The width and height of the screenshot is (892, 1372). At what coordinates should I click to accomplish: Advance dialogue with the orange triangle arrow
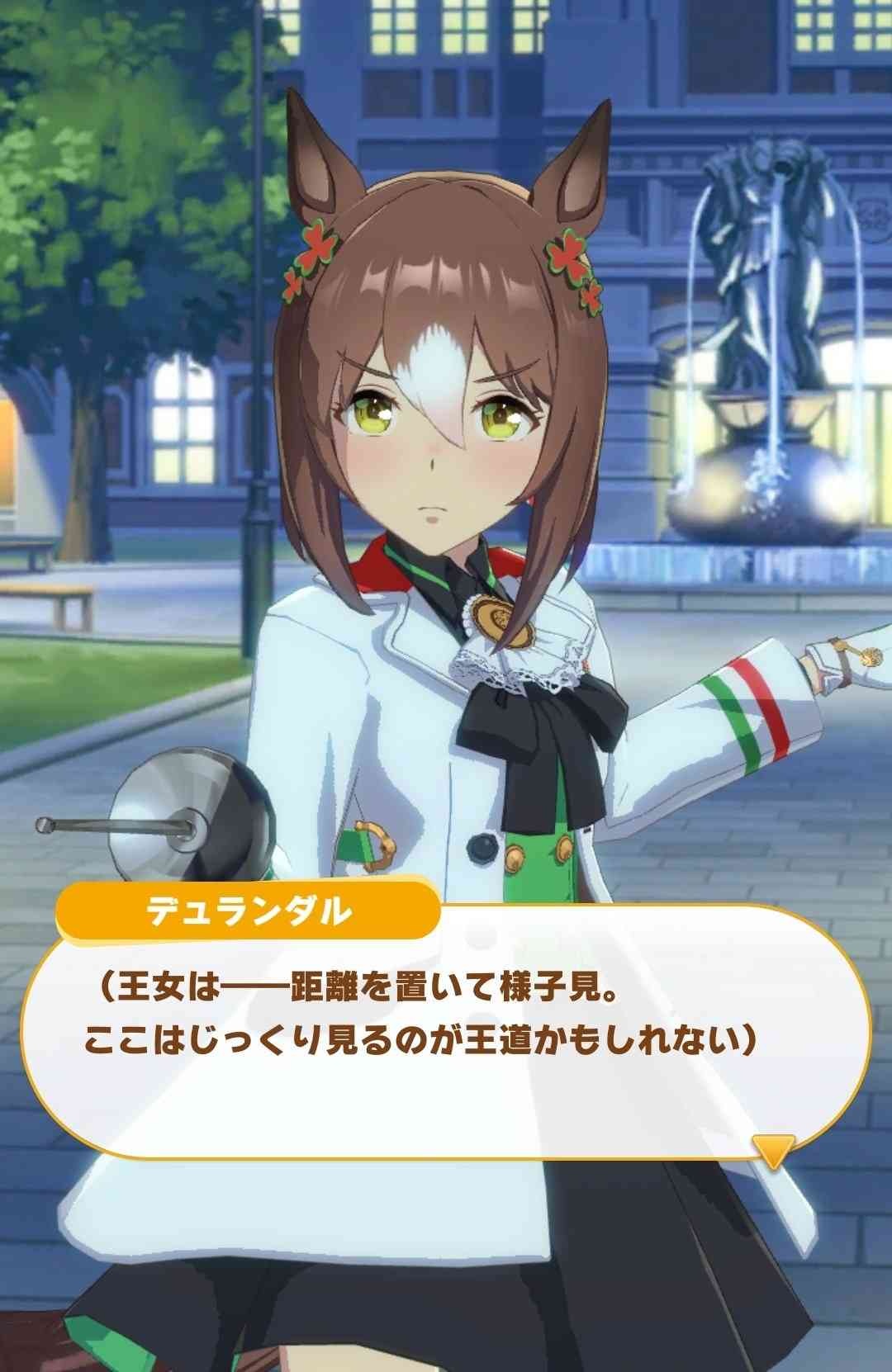coord(773,1148)
